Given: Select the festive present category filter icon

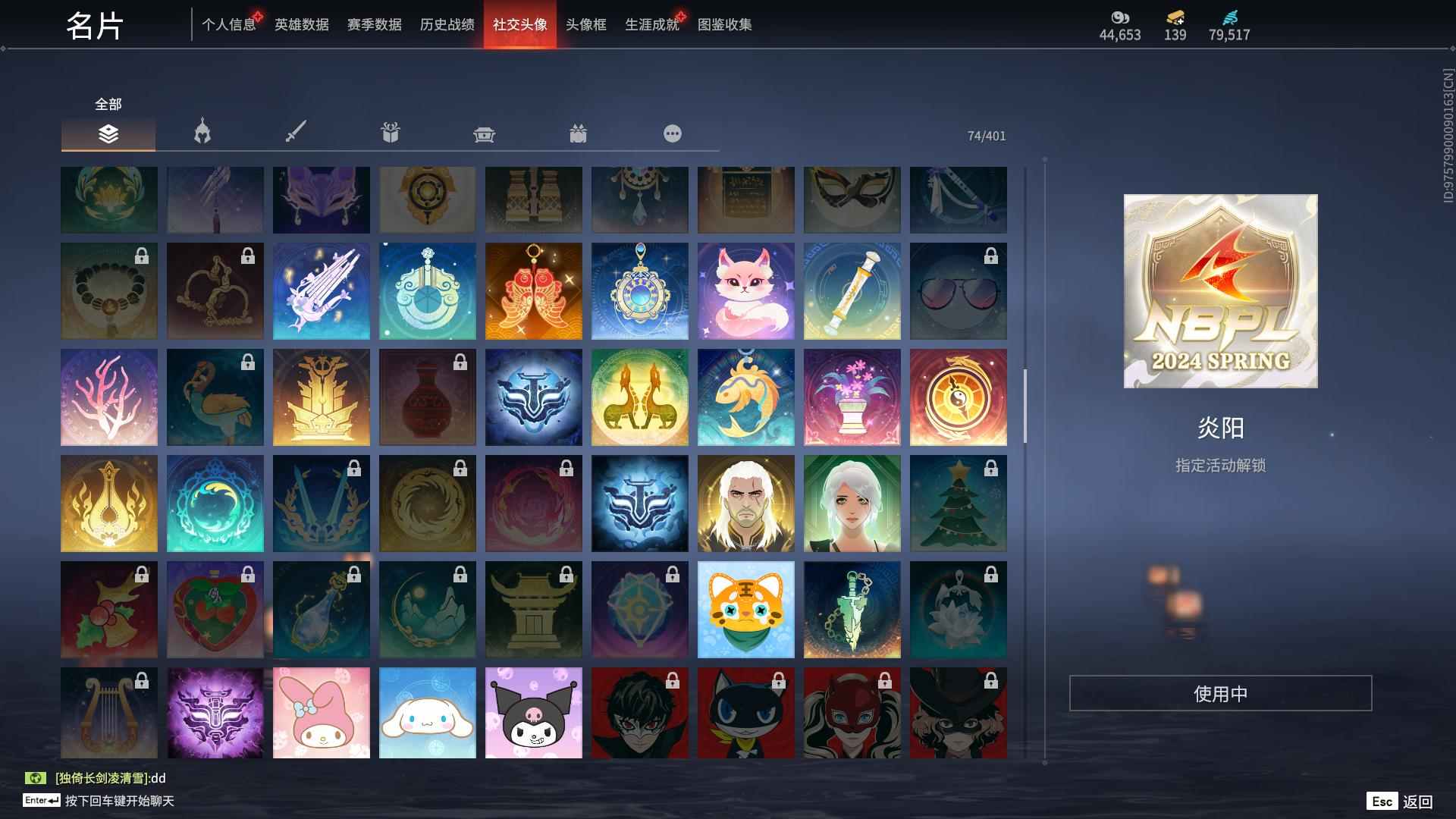Looking at the screenshot, I should pyautogui.click(x=579, y=133).
